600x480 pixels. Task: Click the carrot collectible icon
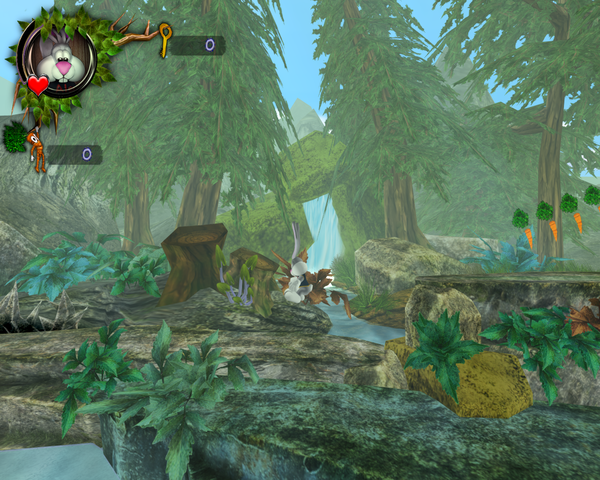36,149
